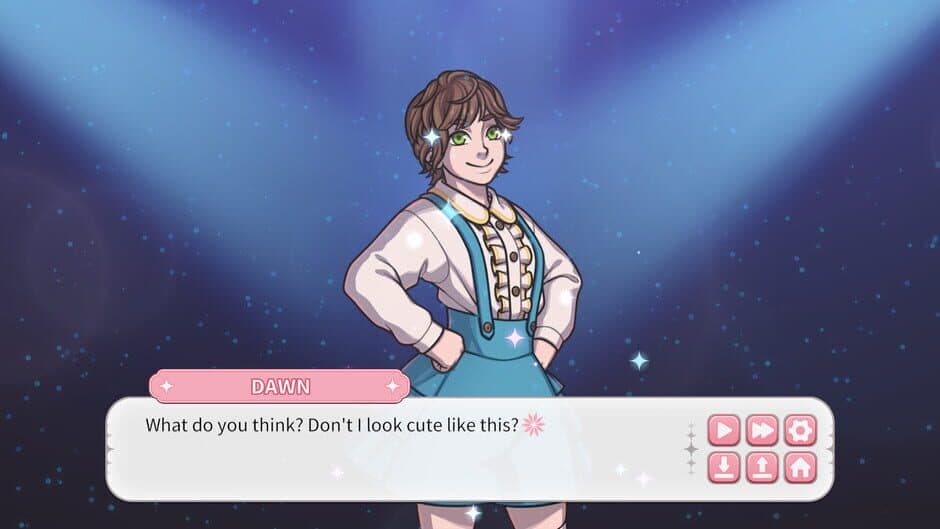This screenshot has width=940, height=529.
Task: Open settings with the gear icon
Action: point(800,430)
